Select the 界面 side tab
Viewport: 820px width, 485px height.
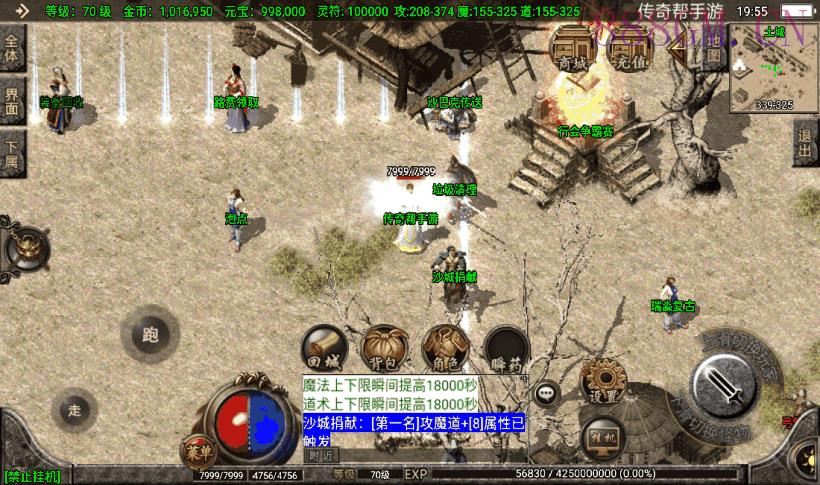coord(12,99)
